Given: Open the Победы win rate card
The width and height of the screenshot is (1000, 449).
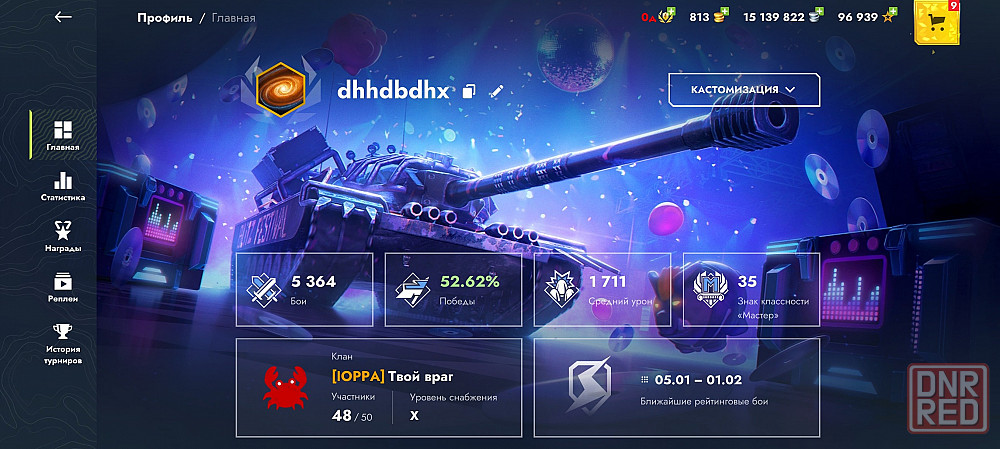Looking at the screenshot, I should [453, 289].
